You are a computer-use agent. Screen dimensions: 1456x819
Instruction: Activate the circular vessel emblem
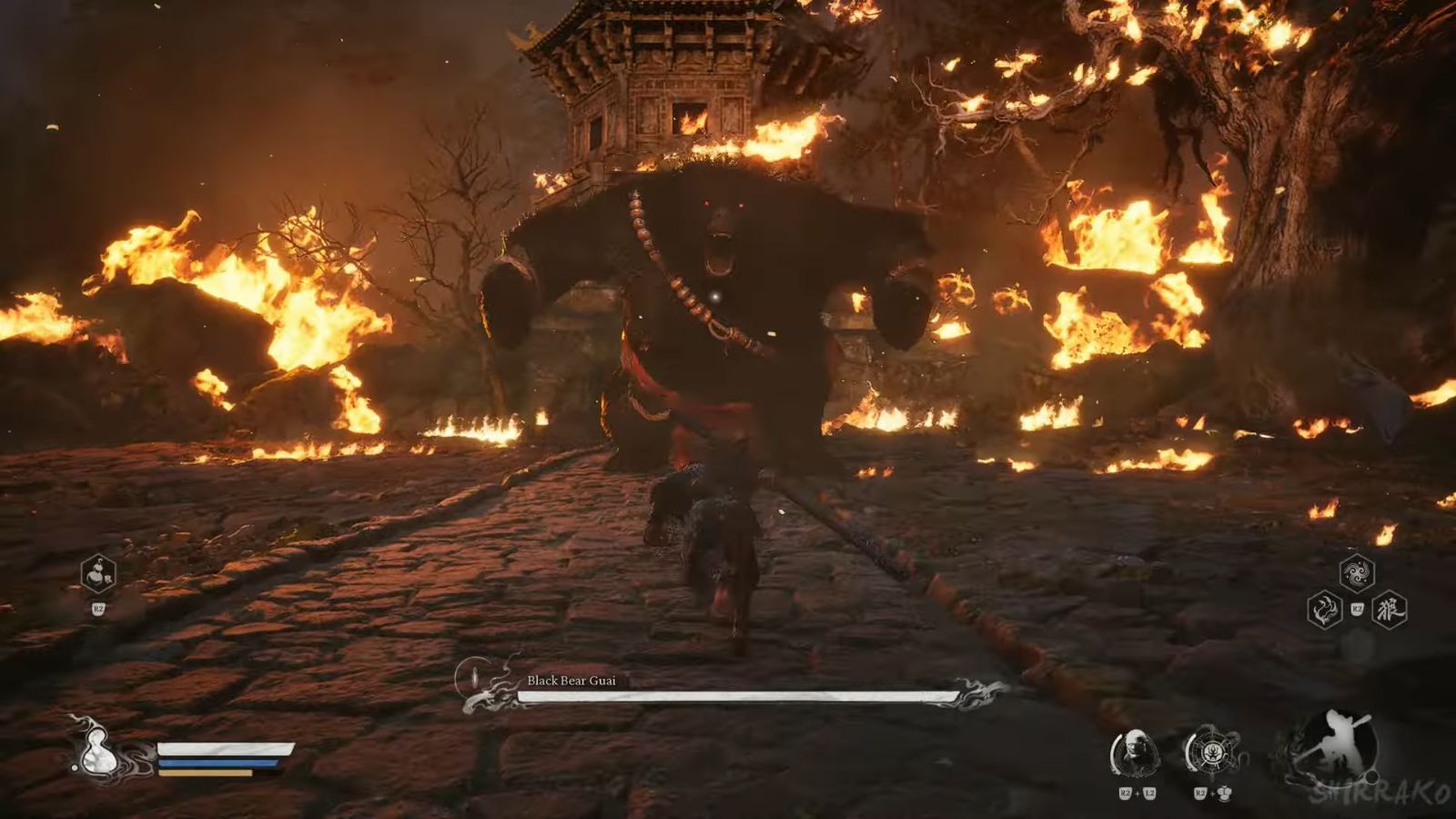[1211, 753]
